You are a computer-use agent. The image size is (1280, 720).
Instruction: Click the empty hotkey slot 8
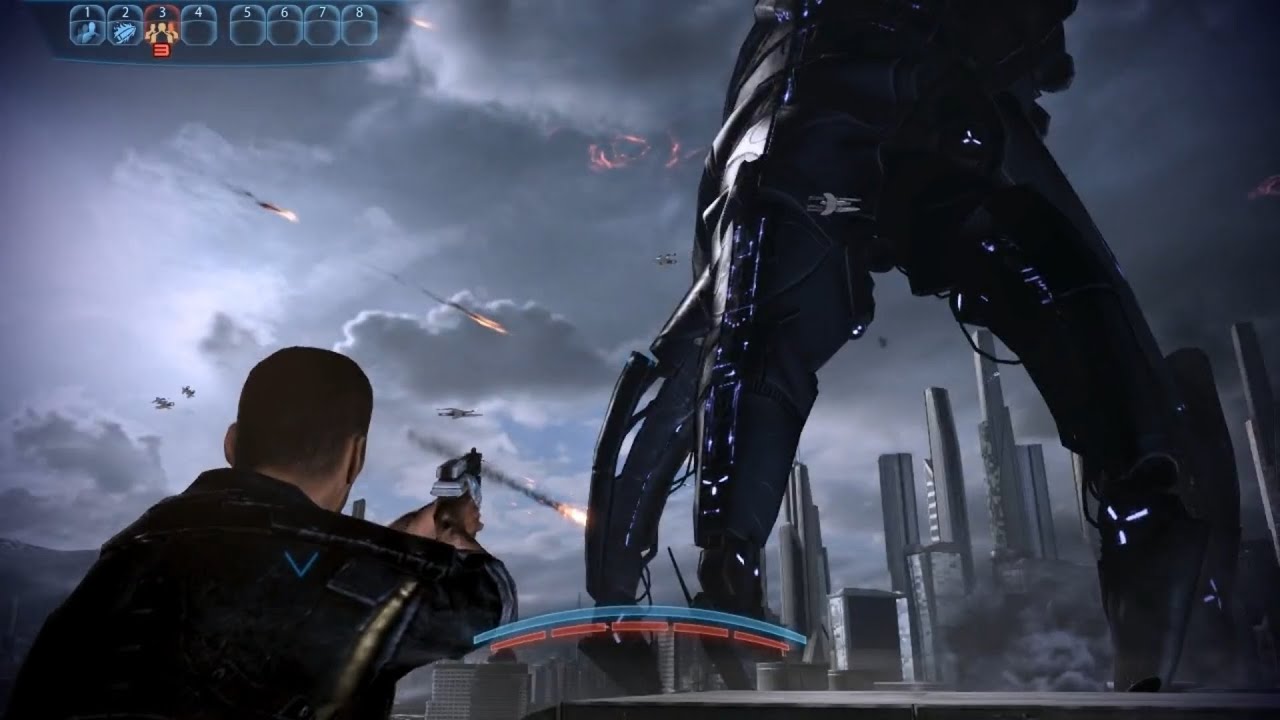pyautogui.click(x=358, y=28)
